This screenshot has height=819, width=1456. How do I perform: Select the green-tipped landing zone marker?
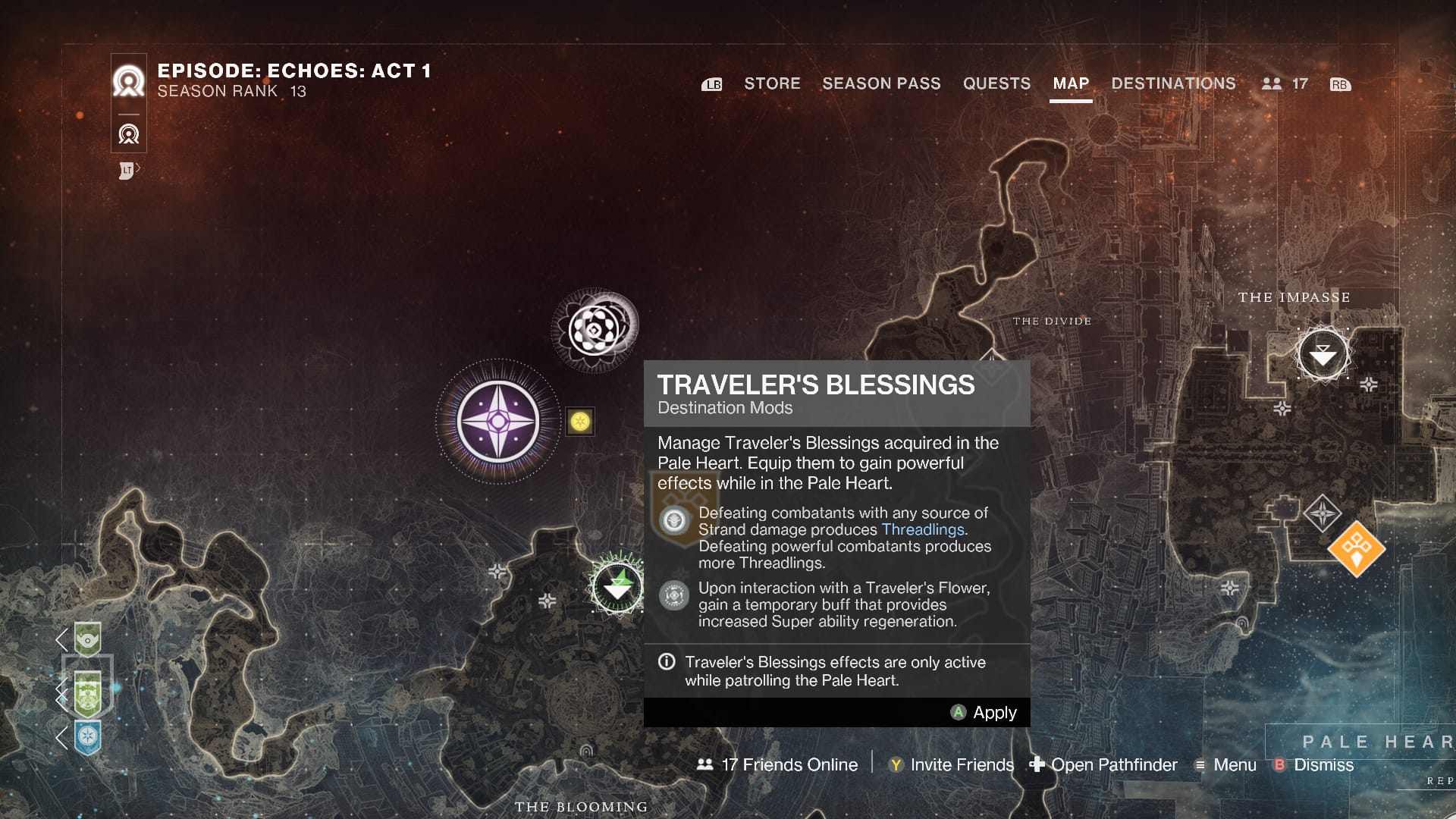[618, 586]
